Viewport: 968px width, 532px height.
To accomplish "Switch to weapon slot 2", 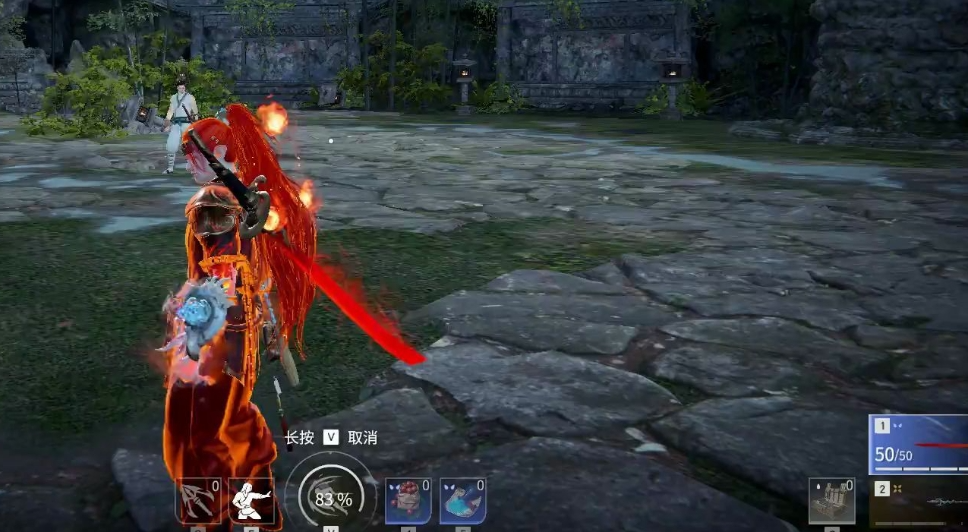I will [918, 503].
